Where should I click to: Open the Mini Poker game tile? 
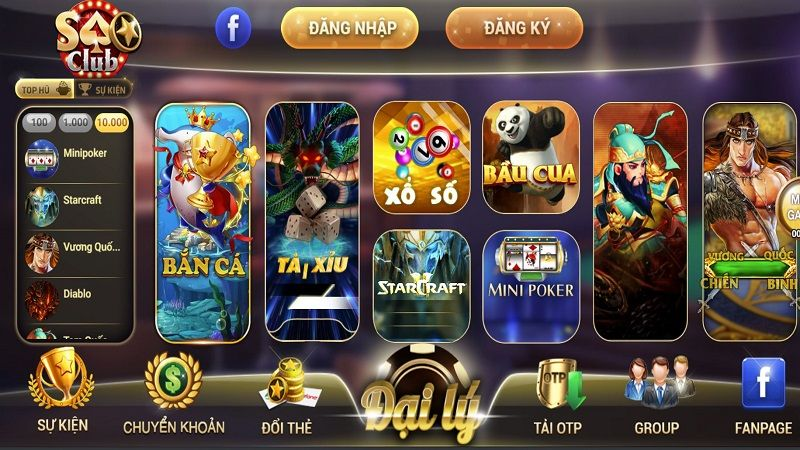click(531, 284)
